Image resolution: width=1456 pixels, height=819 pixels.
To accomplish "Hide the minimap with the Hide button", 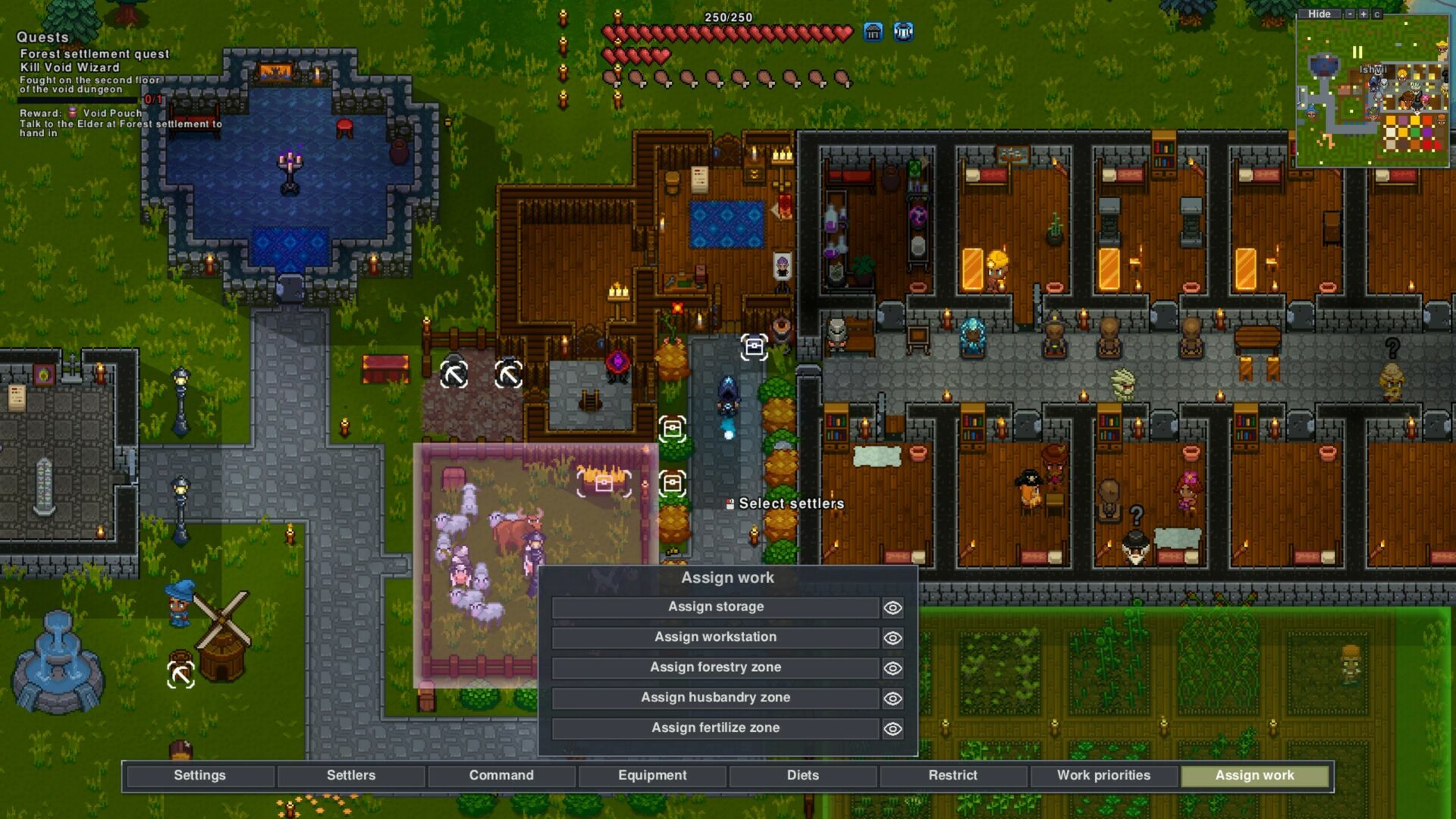I will click(1319, 14).
